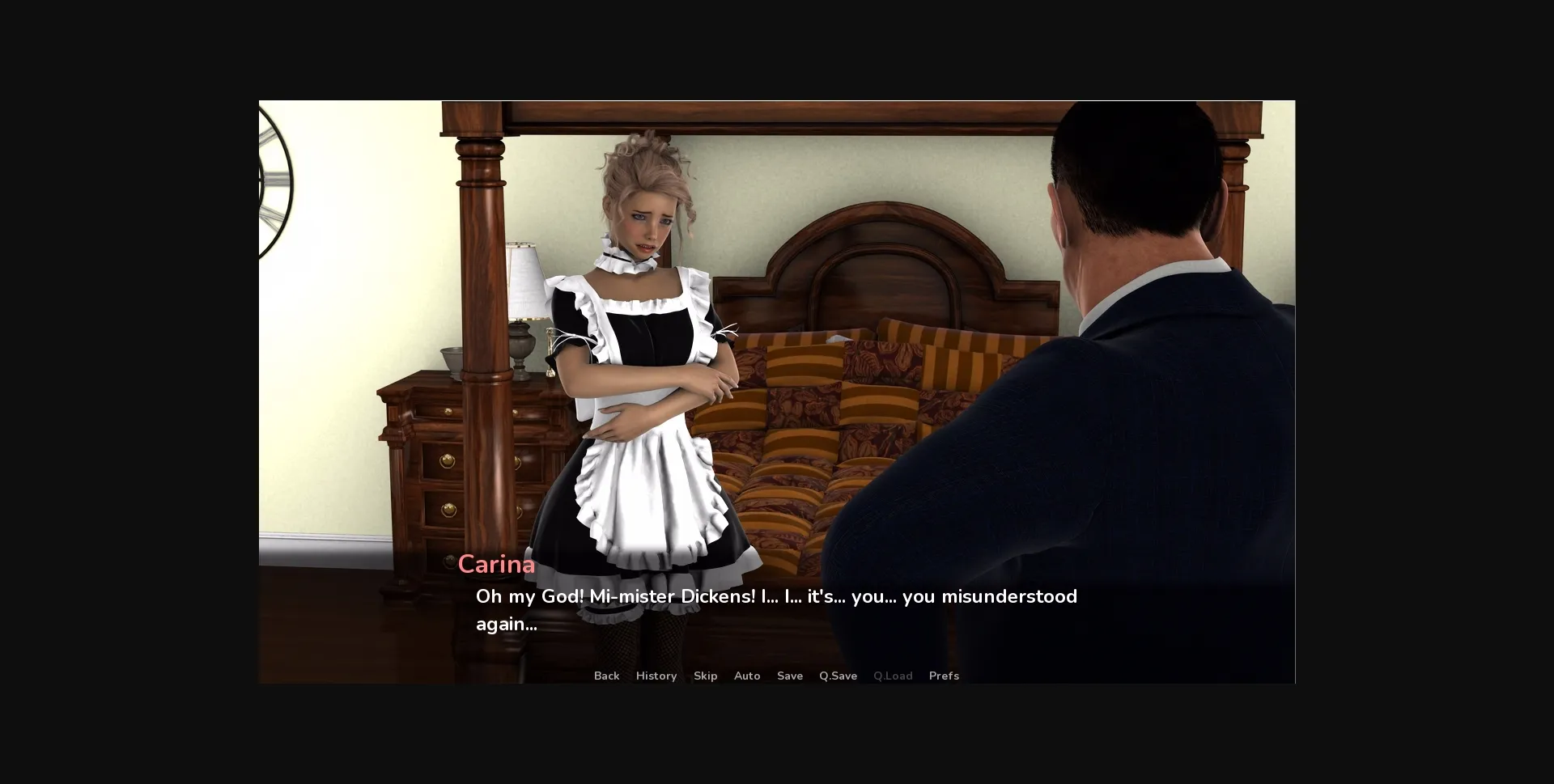Click Q.Load to restore quick save

click(893, 676)
